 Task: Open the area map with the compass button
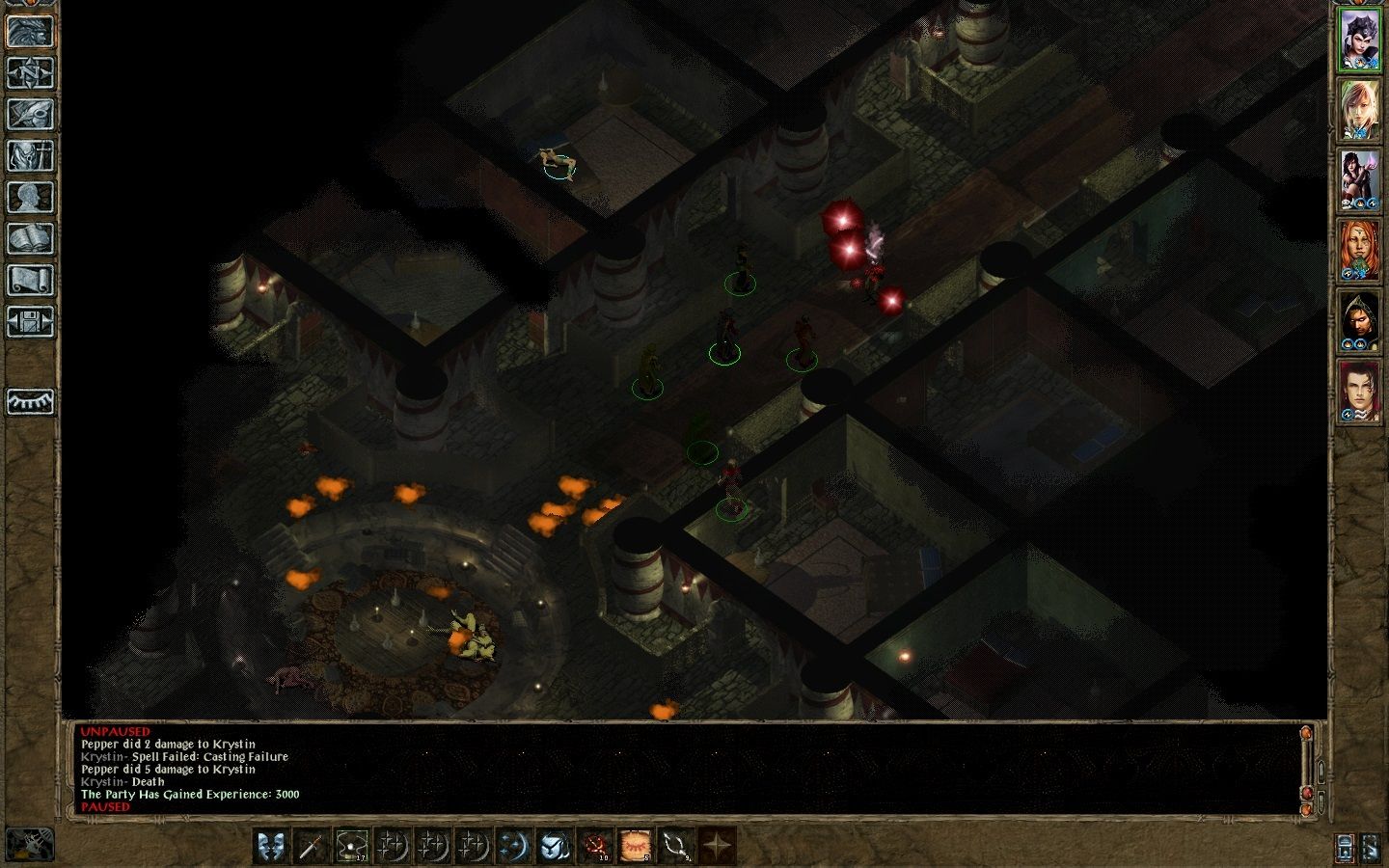click(30, 73)
